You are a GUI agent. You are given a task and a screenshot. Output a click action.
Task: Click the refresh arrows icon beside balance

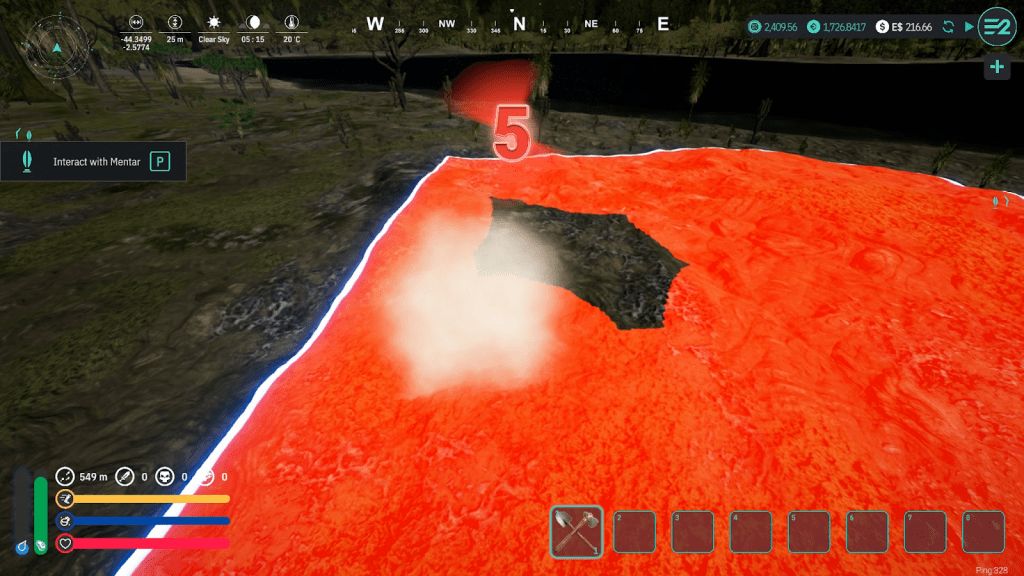(948, 27)
